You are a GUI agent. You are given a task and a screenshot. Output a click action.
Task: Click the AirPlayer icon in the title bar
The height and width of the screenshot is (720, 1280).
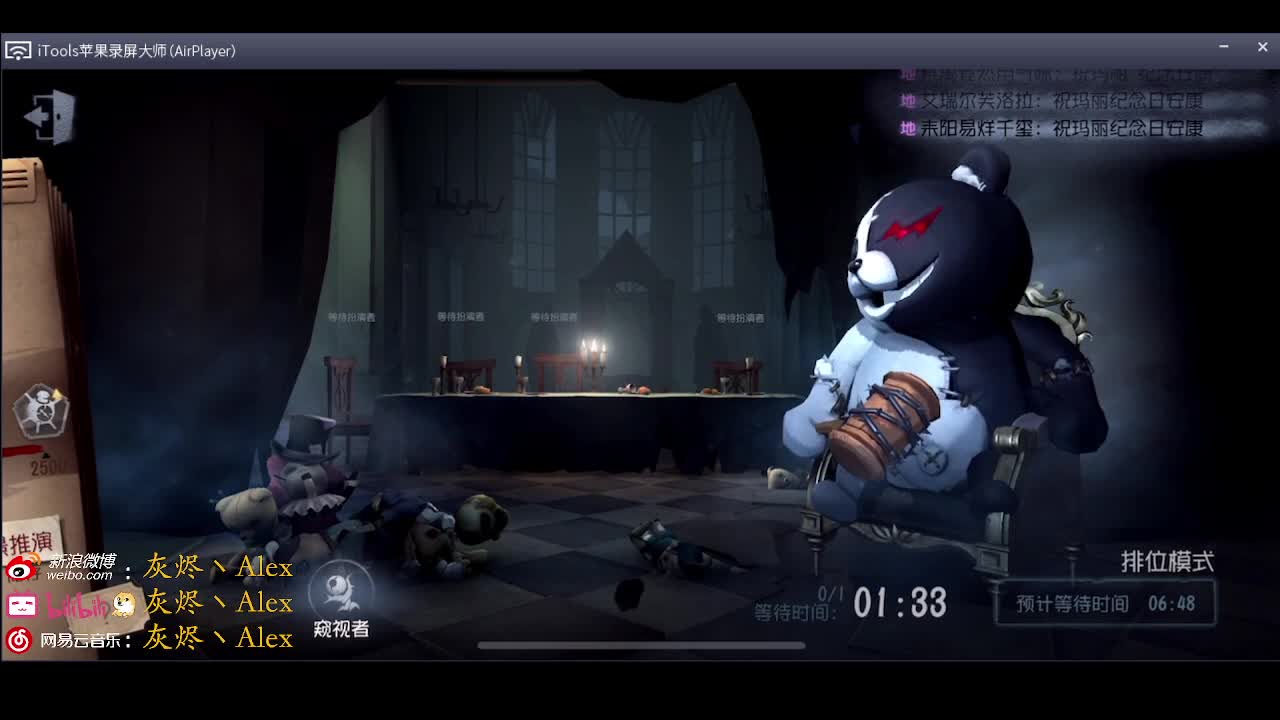pyautogui.click(x=18, y=48)
